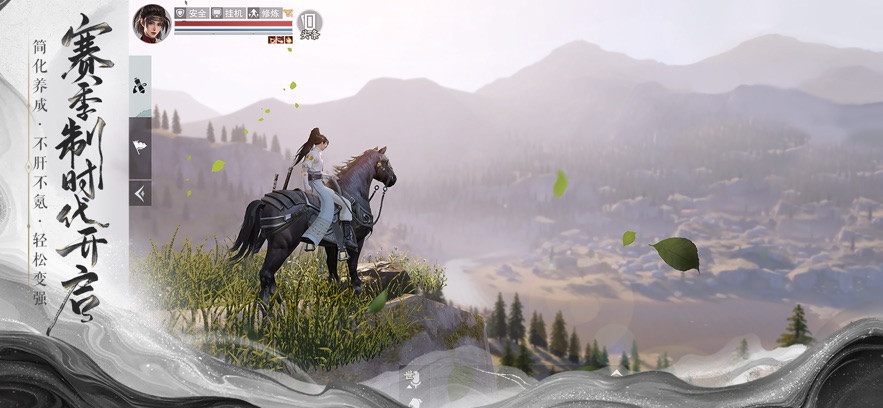Toggle the 安全 safe mode button
This screenshot has height=408, width=883.
191,13
